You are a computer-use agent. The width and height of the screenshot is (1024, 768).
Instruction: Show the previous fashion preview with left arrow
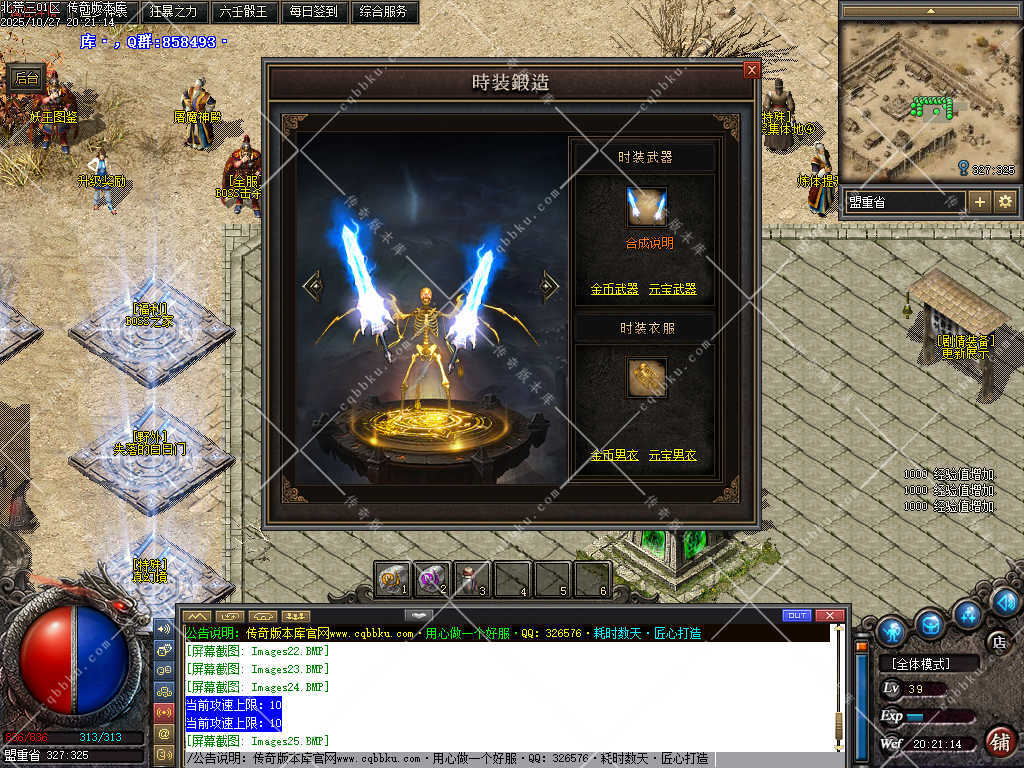pos(313,286)
